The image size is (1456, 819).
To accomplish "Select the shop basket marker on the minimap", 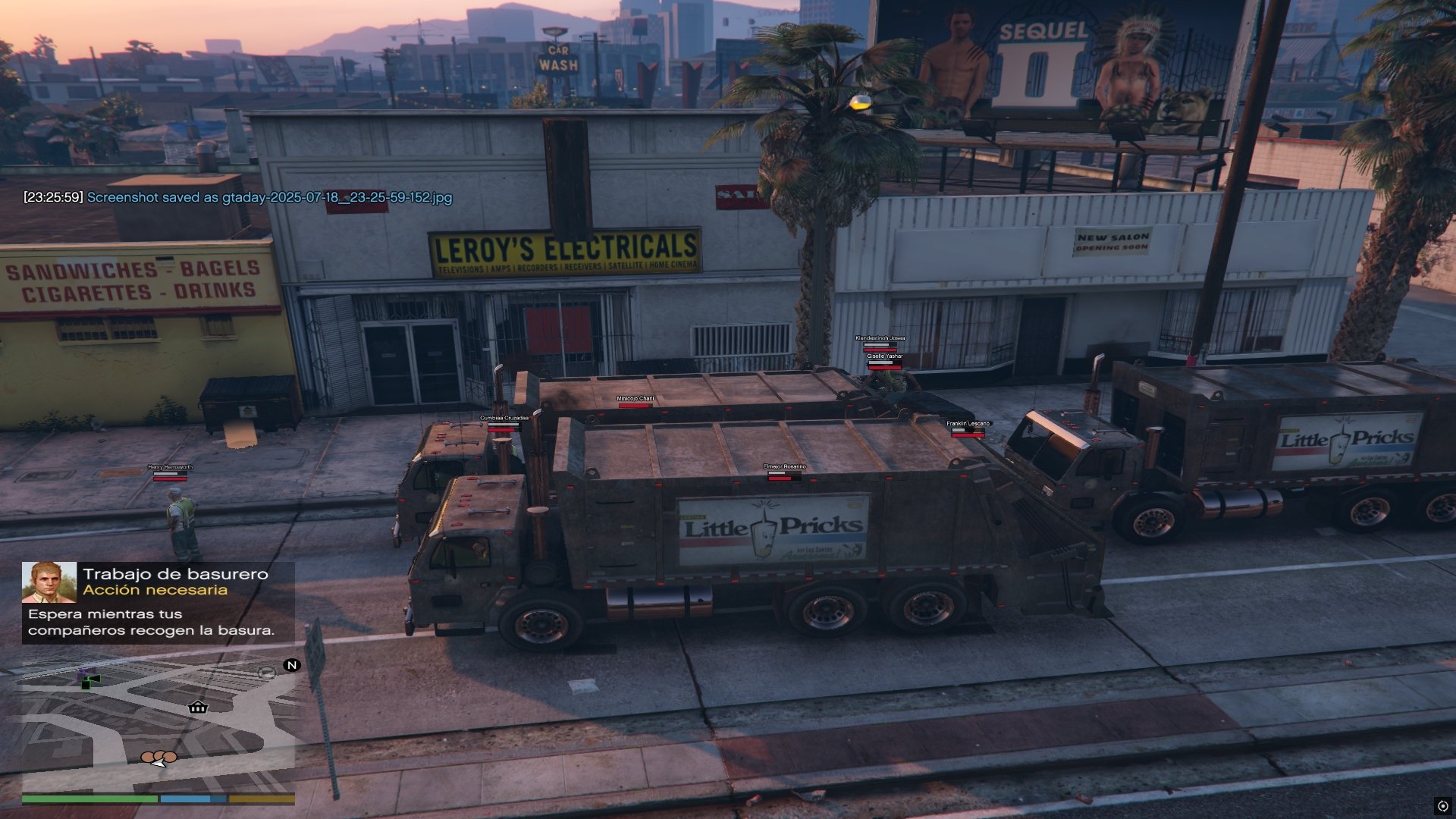I will click(x=198, y=708).
